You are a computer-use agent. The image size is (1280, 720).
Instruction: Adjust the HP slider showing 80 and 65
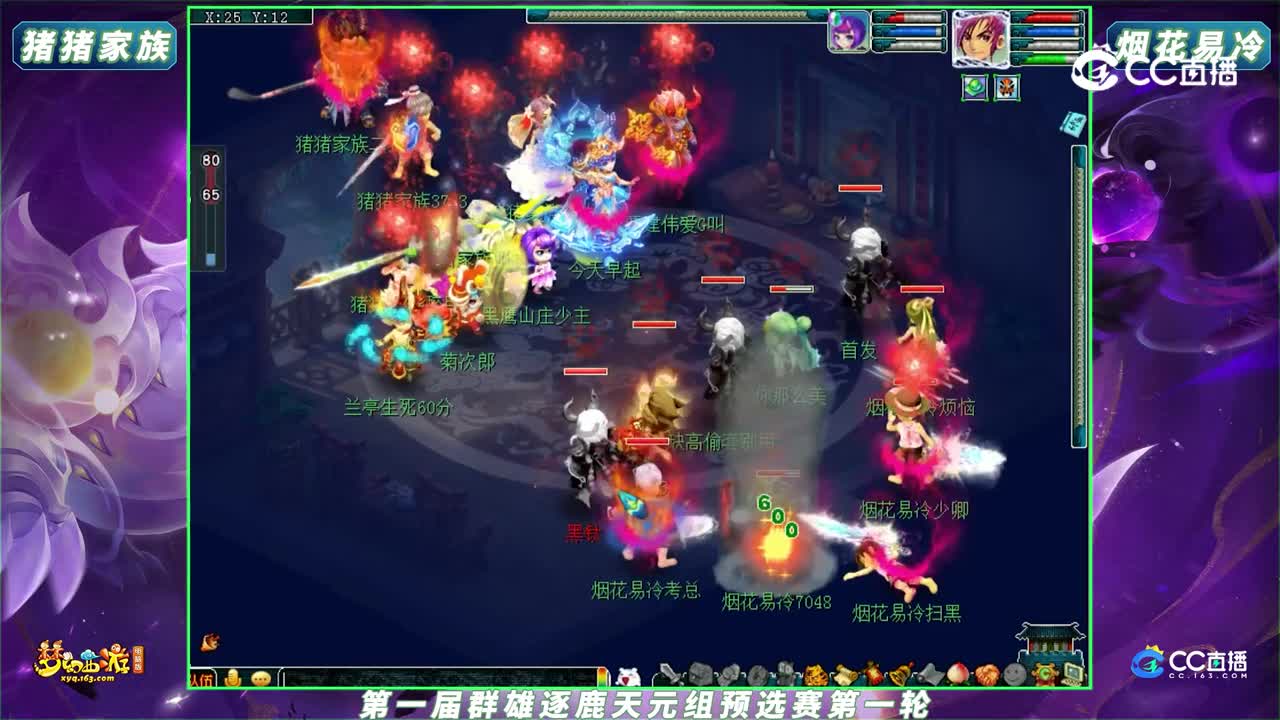click(x=210, y=200)
